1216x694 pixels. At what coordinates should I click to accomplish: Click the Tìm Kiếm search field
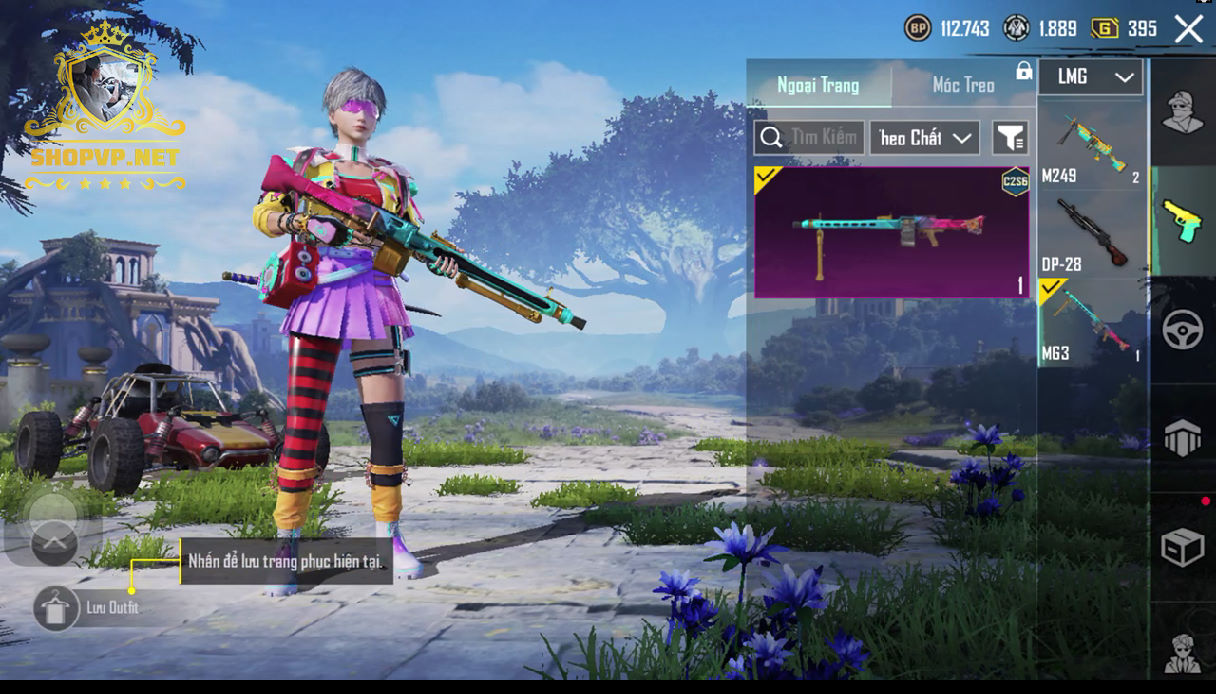[x=810, y=138]
